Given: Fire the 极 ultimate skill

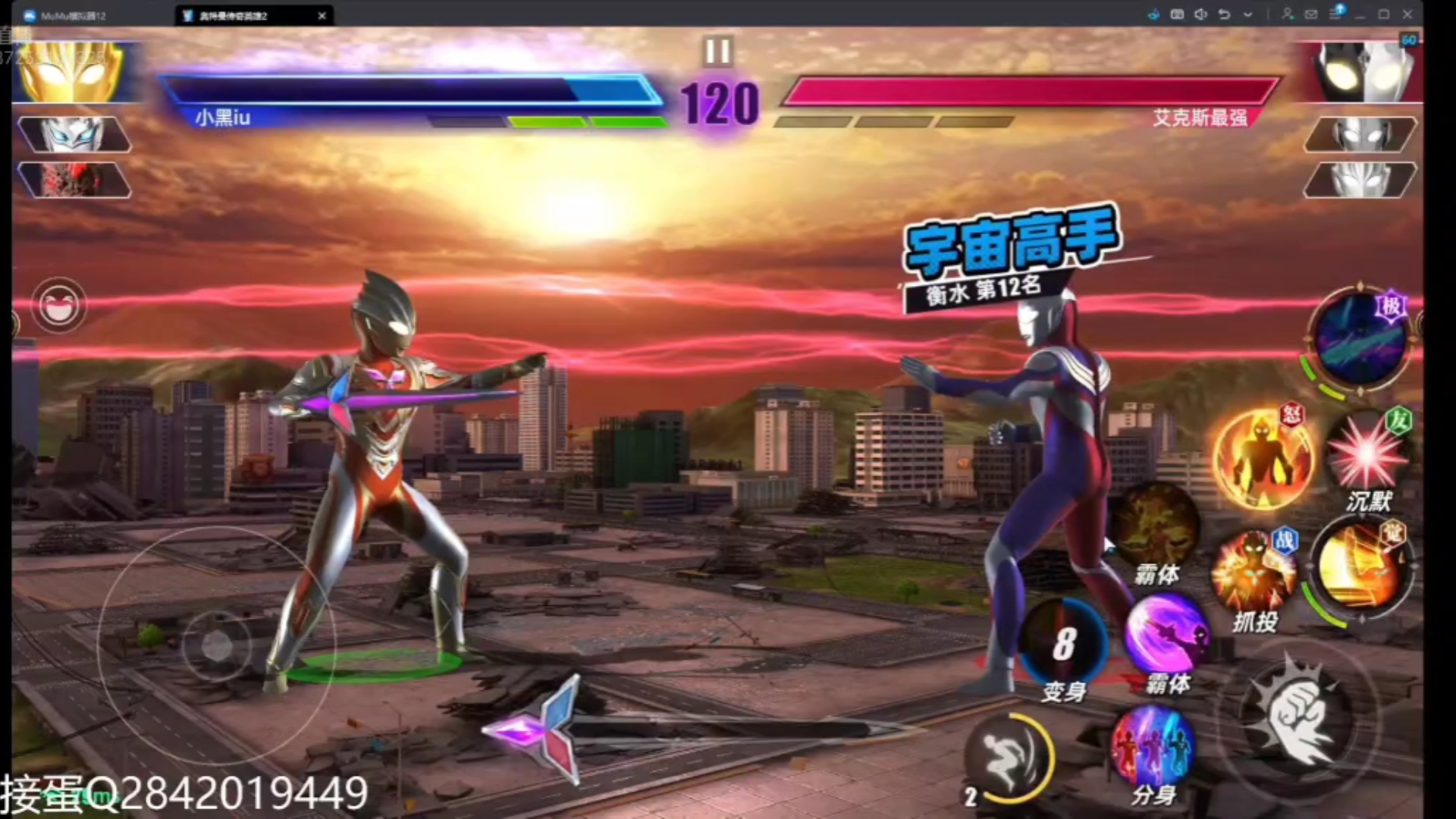Looking at the screenshot, I should click(x=1360, y=340).
